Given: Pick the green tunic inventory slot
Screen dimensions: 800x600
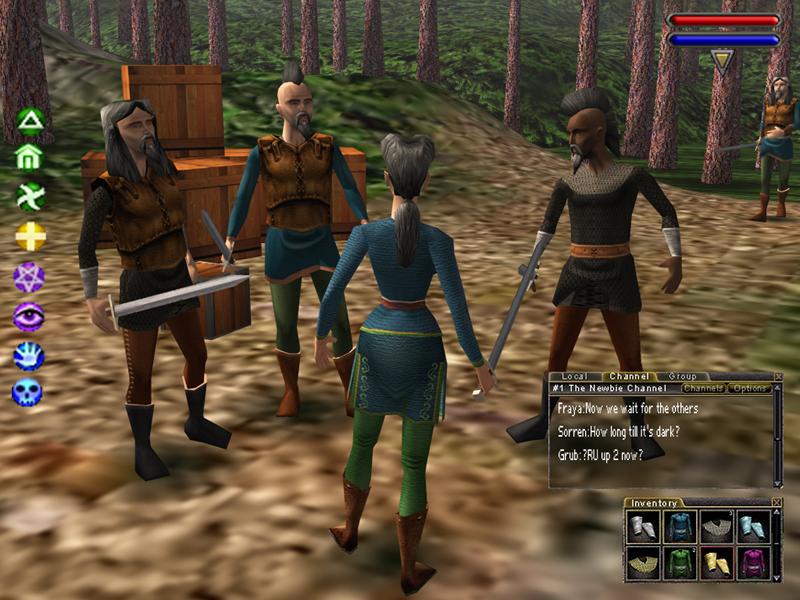Looking at the screenshot, I should coord(679,563).
